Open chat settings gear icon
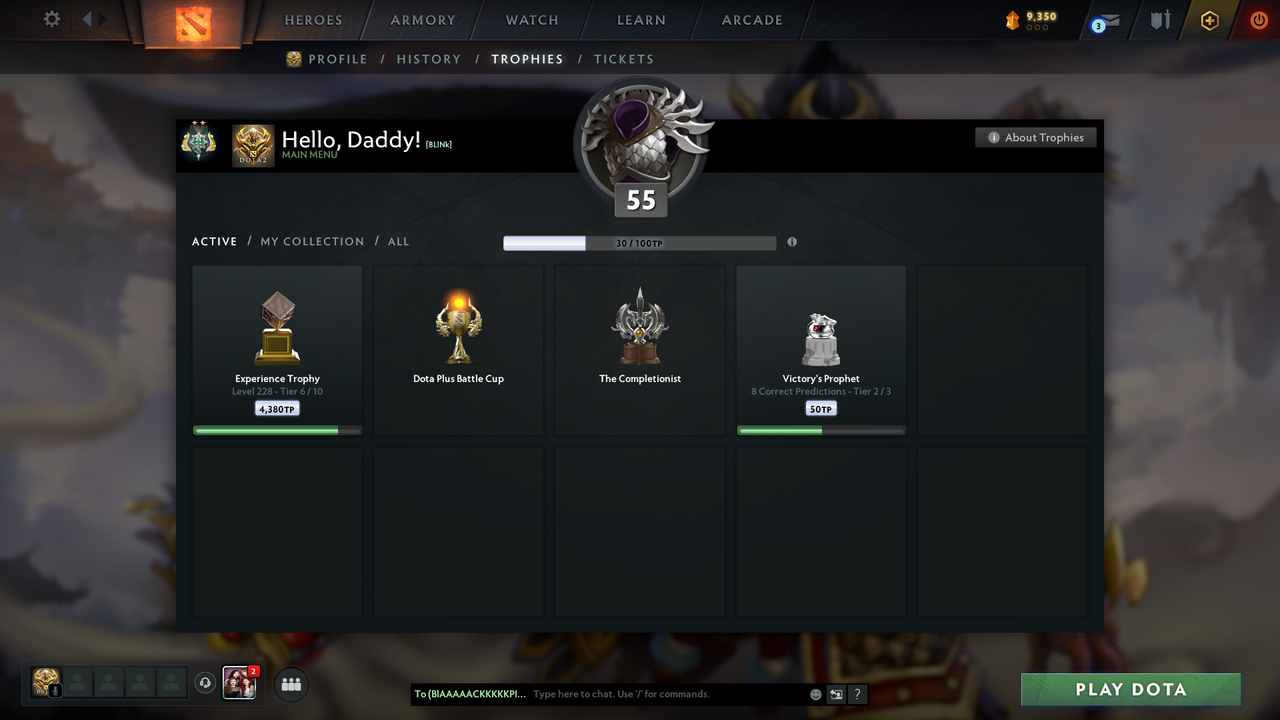Screen dimensions: 1280x720 pos(51,19)
